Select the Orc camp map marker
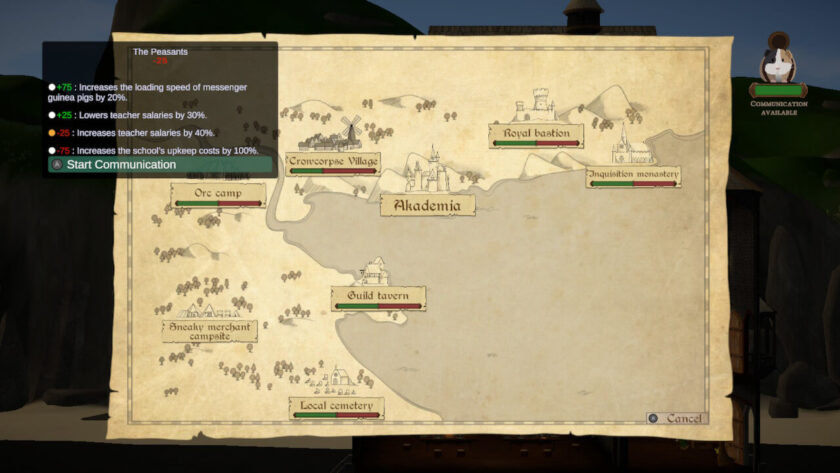The image size is (840, 473). click(218, 193)
